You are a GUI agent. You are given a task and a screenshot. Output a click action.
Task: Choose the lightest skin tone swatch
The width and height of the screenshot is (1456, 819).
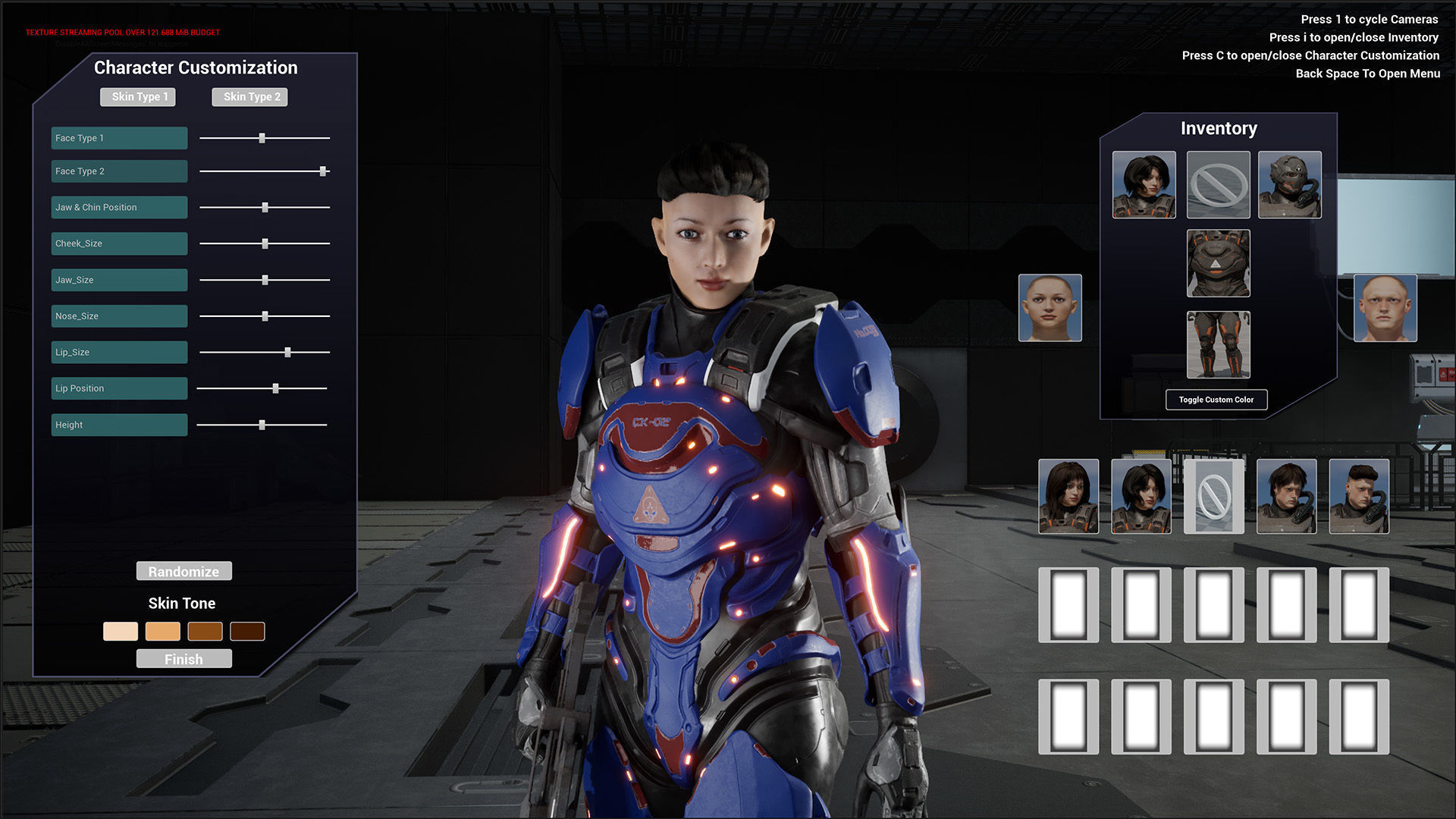click(x=121, y=631)
